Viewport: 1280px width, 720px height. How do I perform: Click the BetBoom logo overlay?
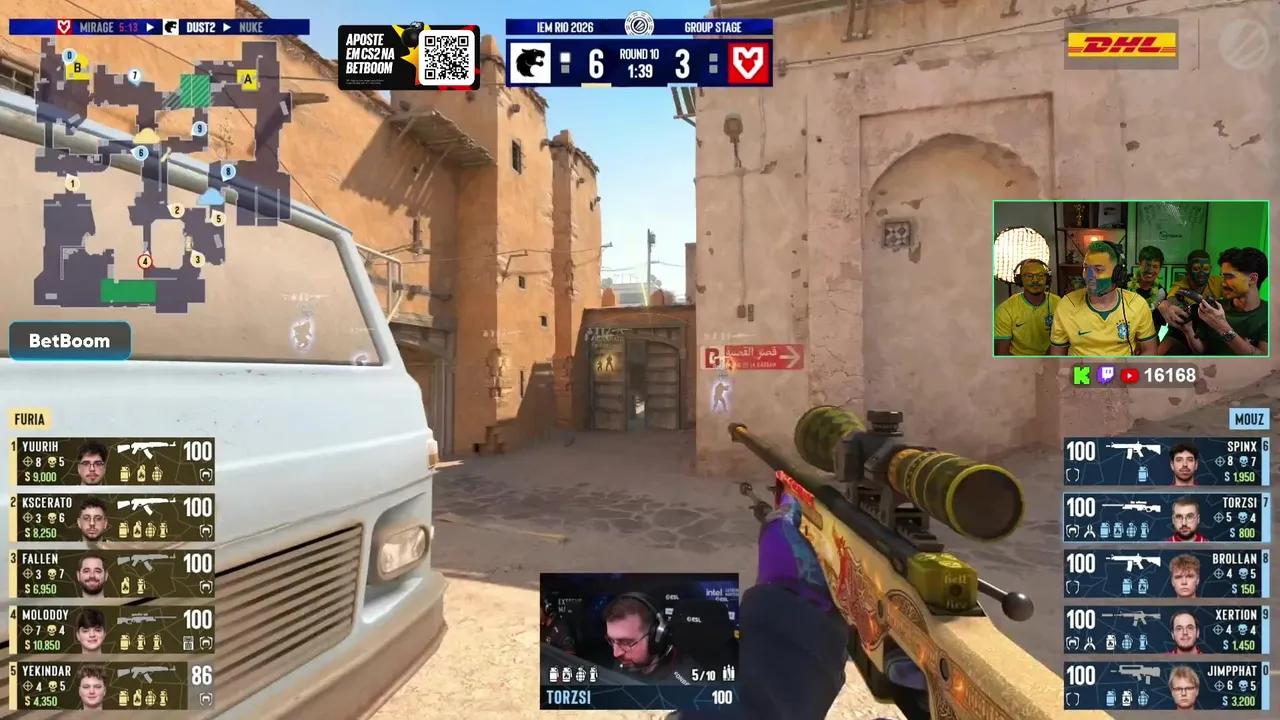click(69, 340)
